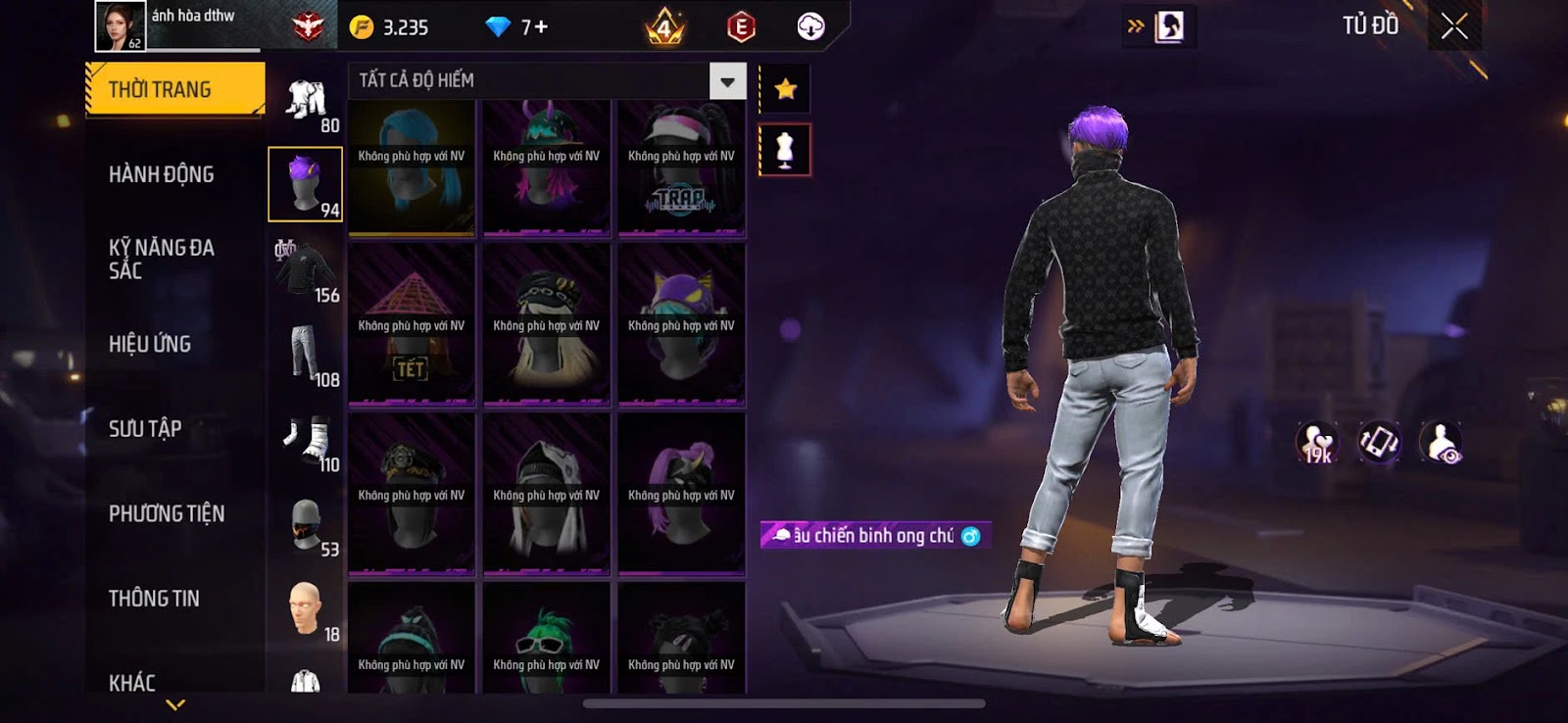This screenshot has height=723, width=1568.
Task: Go to the HIỆU ỨNG tab
Action: click(150, 344)
